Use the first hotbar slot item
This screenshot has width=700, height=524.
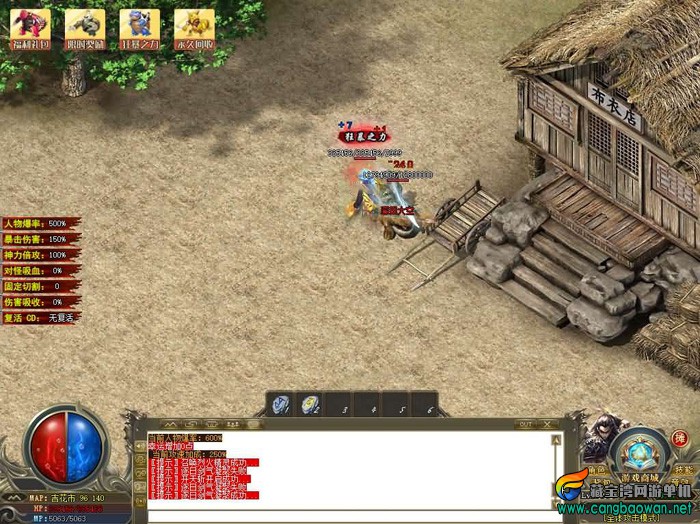[x=282, y=404]
